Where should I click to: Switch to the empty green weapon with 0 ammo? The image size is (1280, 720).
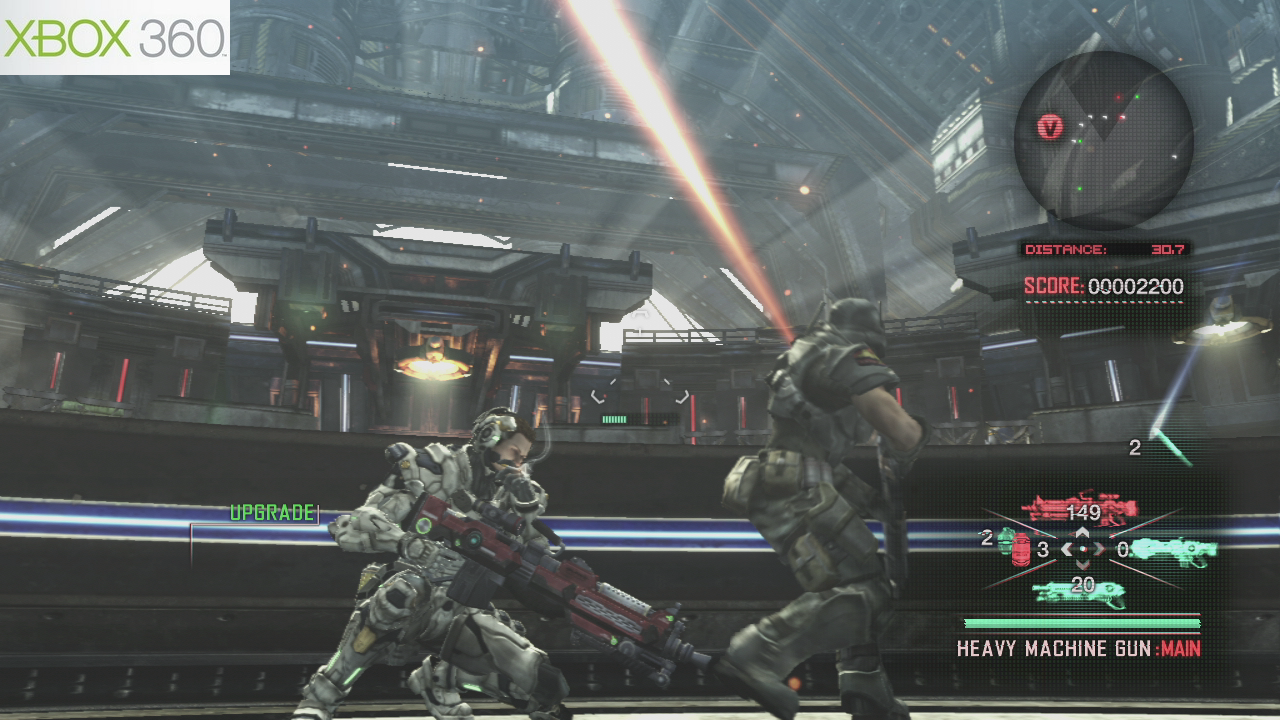coord(1173,549)
